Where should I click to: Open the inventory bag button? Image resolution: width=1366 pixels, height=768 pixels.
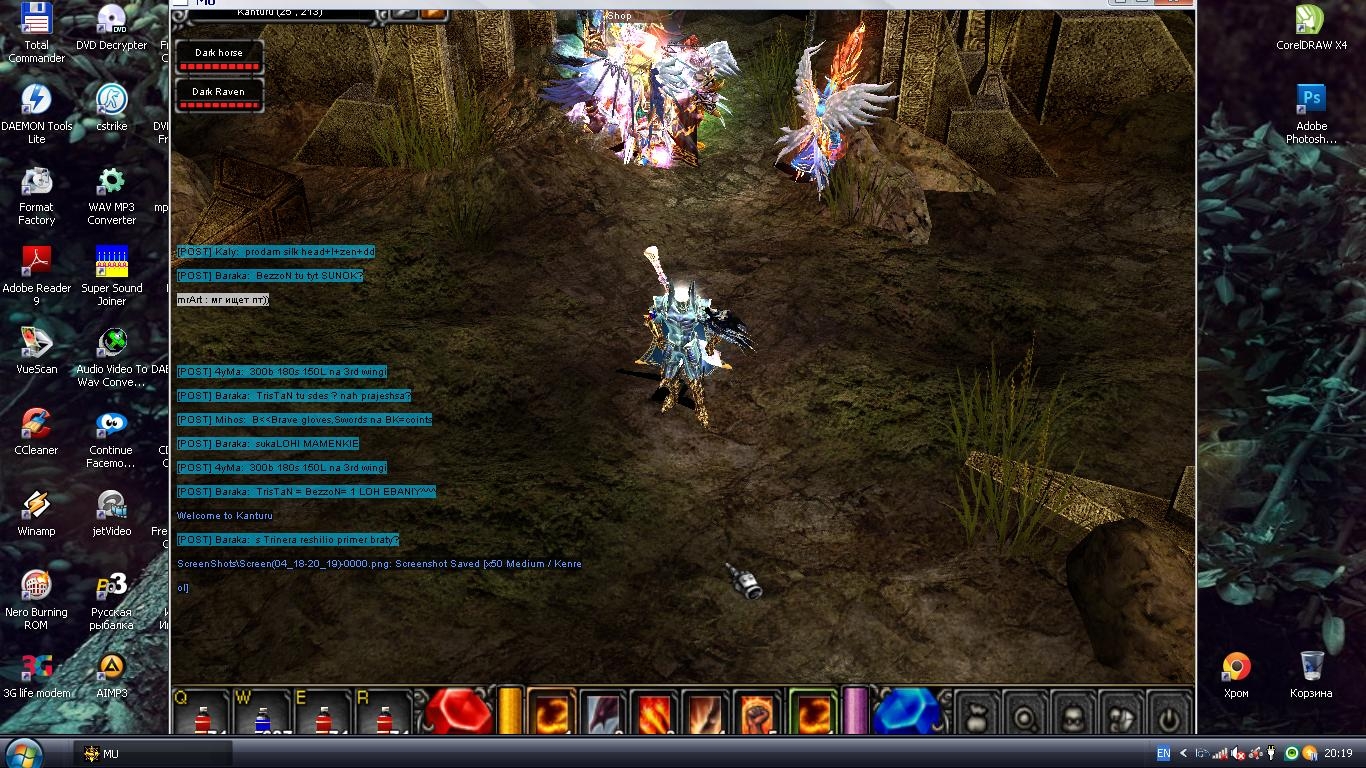[977, 715]
